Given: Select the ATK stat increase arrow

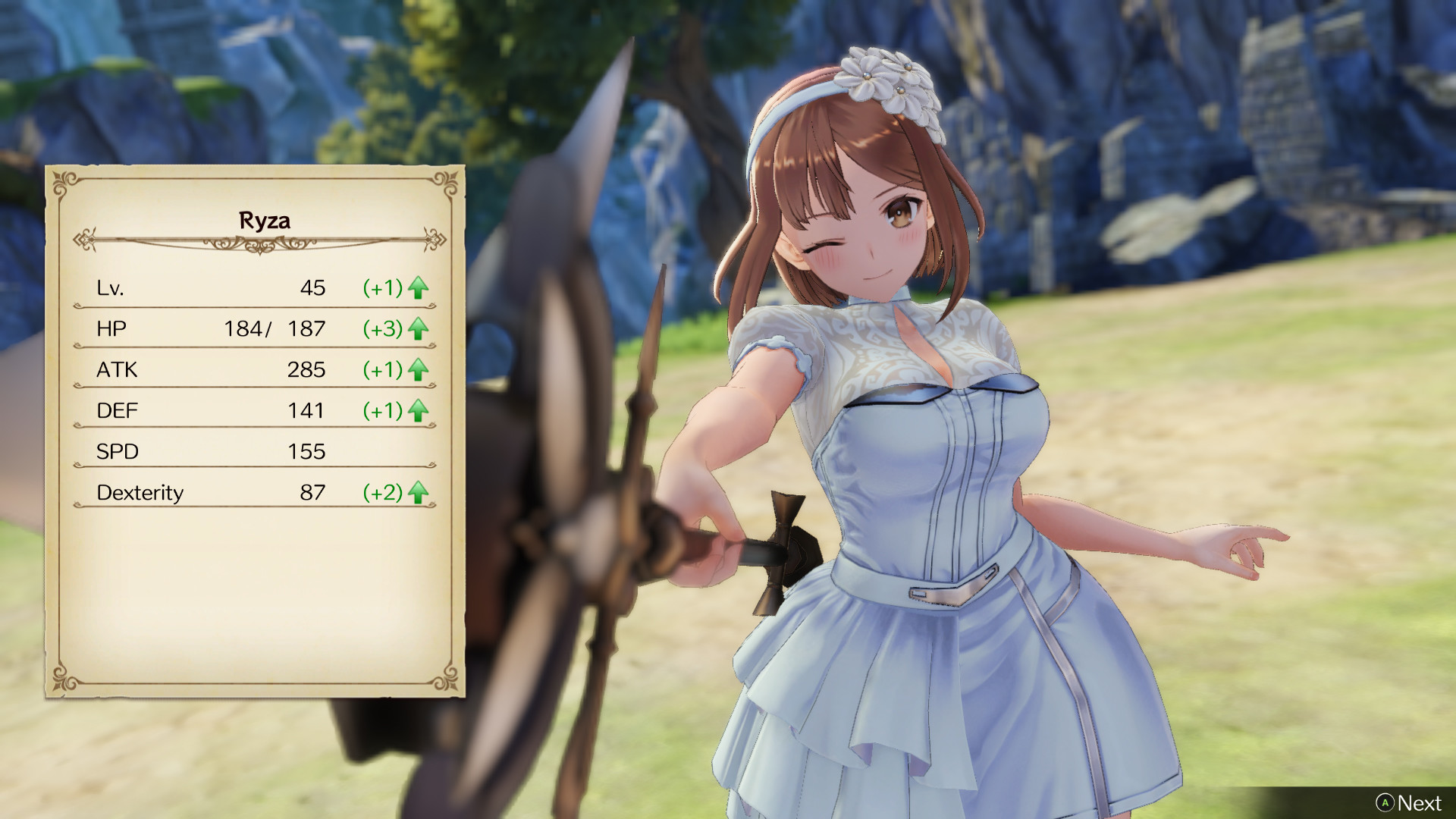Looking at the screenshot, I should click(417, 370).
